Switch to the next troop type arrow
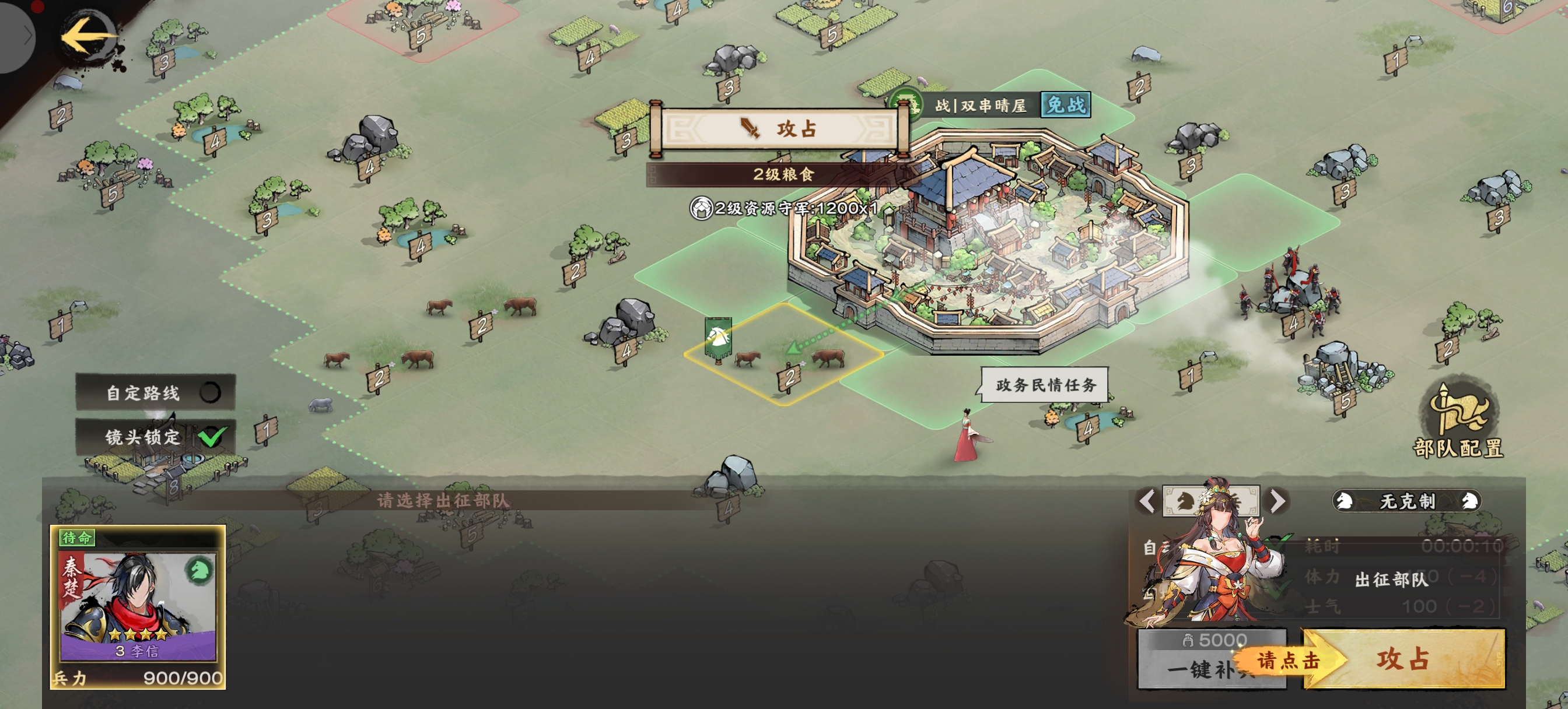The height and width of the screenshot is (709, 1568). (x=1277, y=501)
